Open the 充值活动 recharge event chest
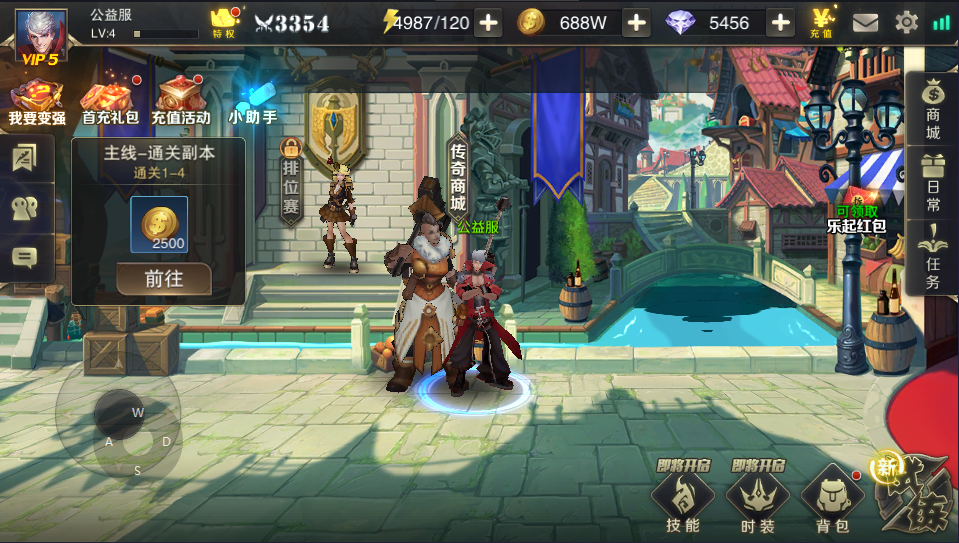Viewport: 959px width, 543px height. pyautogui.click(x=181, y=103)
